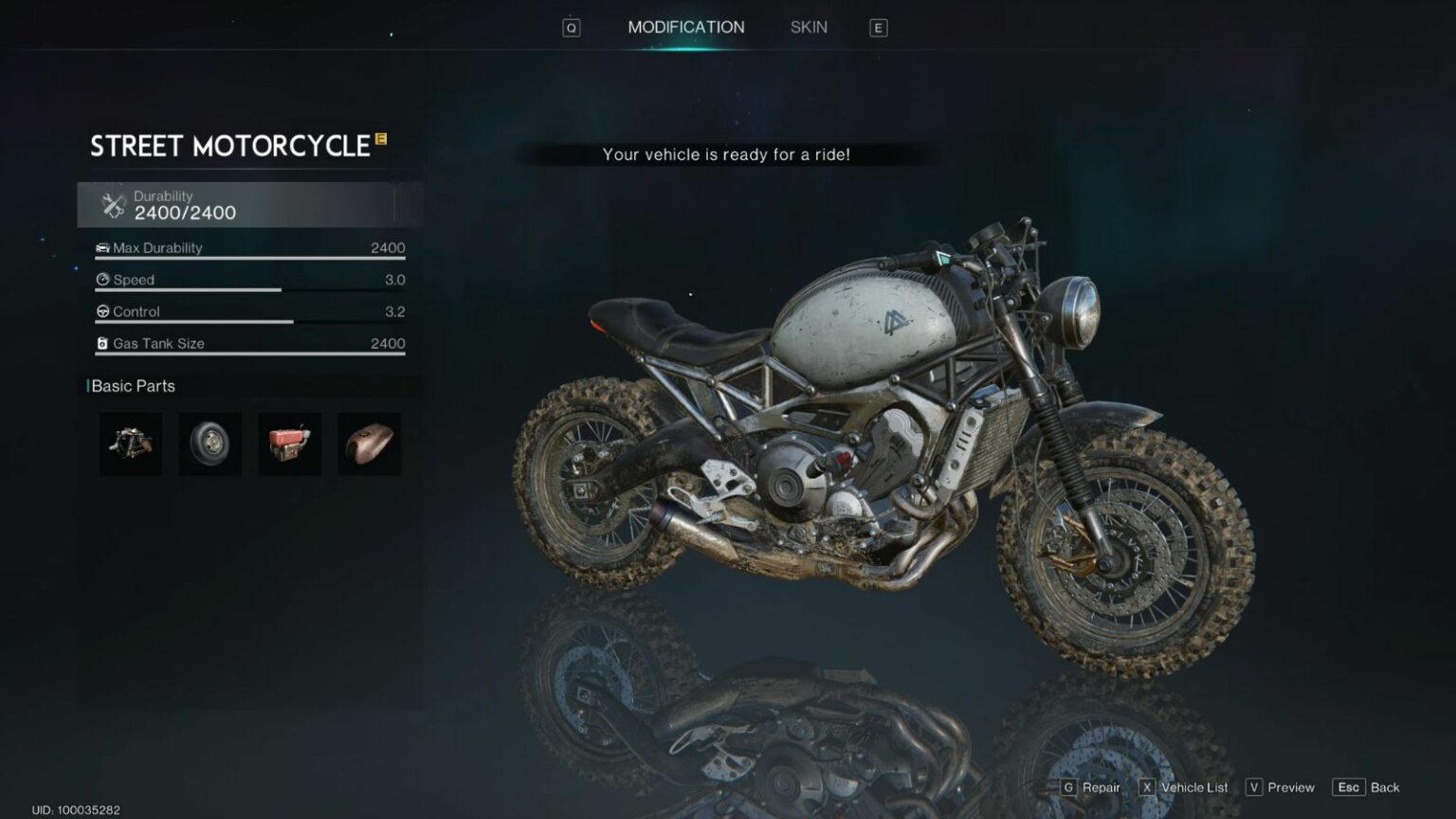Select the red engine part
Image resolution: width=1456 pixels, height=819 pixels.
[x=289, y=444]
